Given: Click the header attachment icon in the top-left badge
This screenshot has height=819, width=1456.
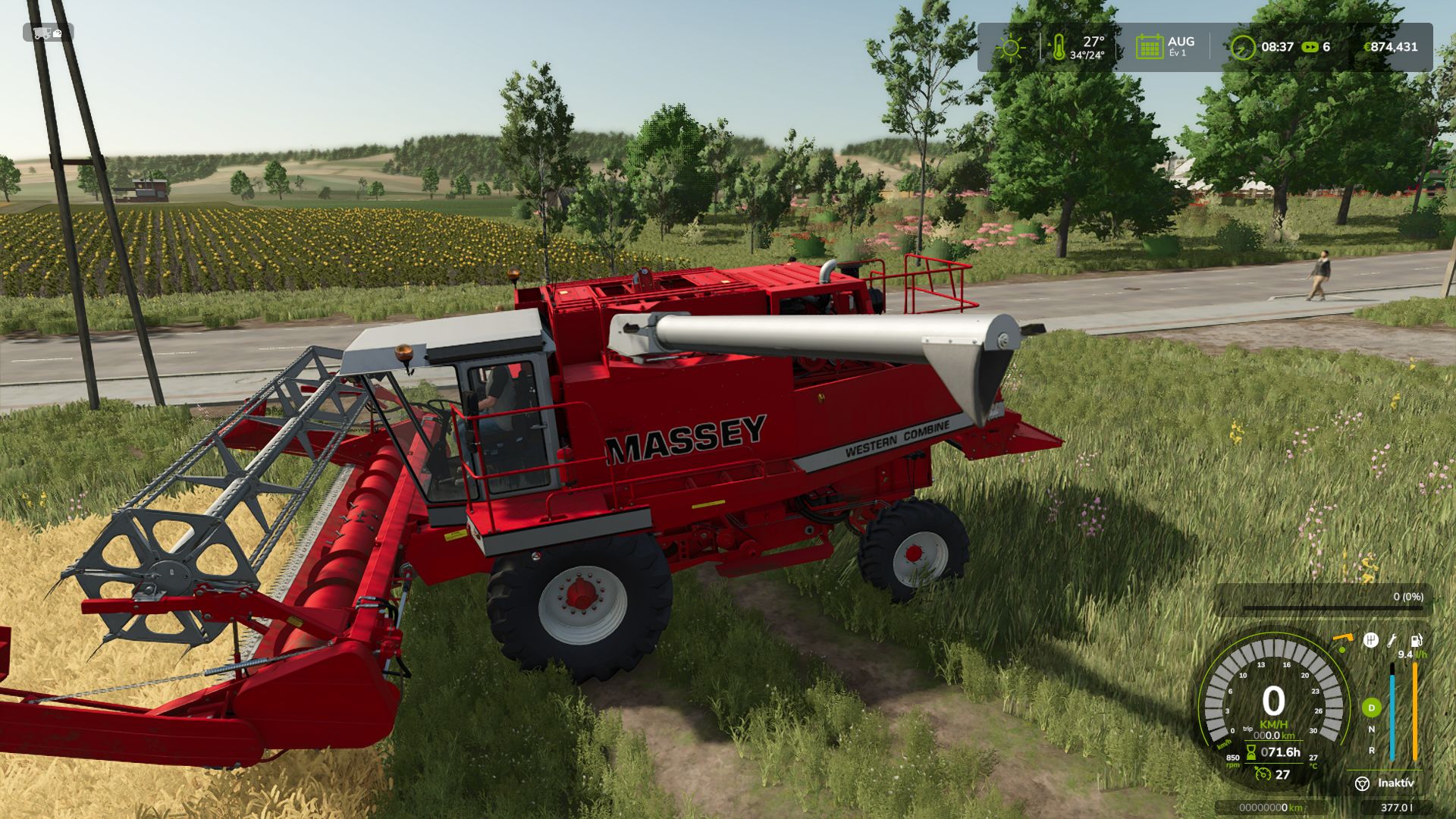Looking at the screenshot, I should pyautogui.click(x=58, y=33).
